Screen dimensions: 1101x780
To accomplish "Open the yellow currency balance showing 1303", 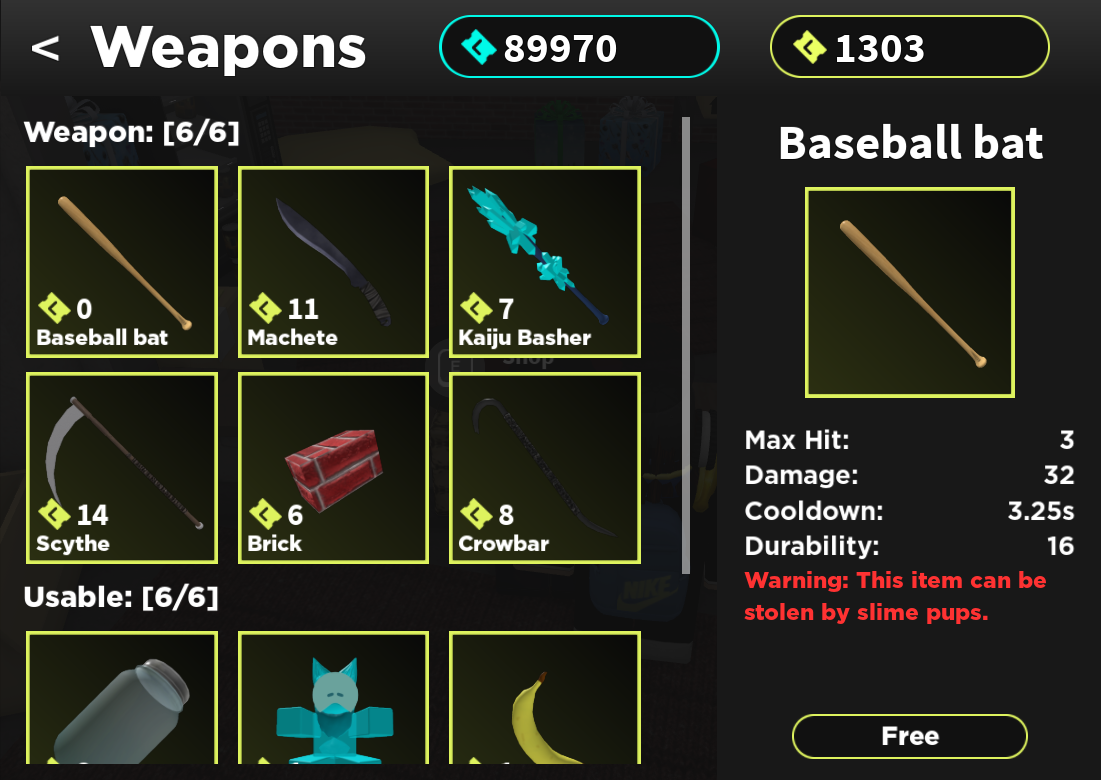I will (909, 47).
